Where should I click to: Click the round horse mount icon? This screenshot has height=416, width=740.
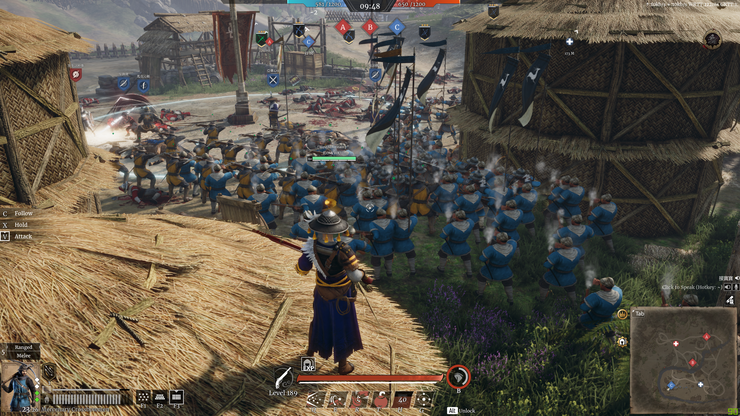tap(458, 377)
